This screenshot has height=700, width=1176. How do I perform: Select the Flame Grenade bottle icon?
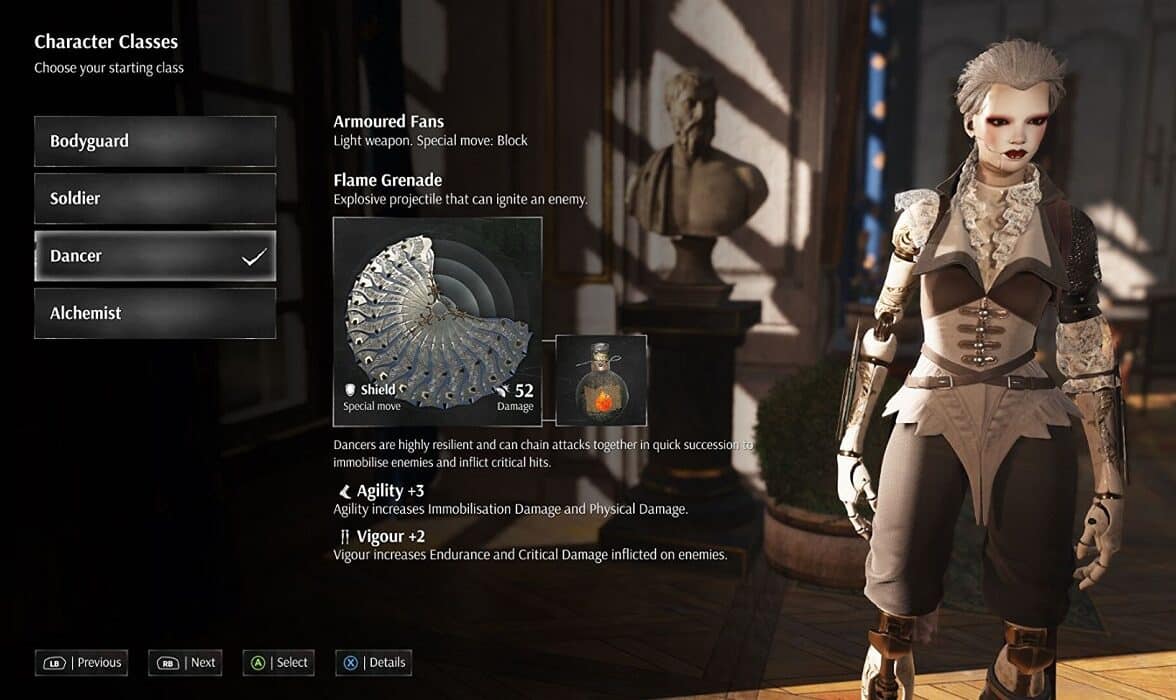601,380
